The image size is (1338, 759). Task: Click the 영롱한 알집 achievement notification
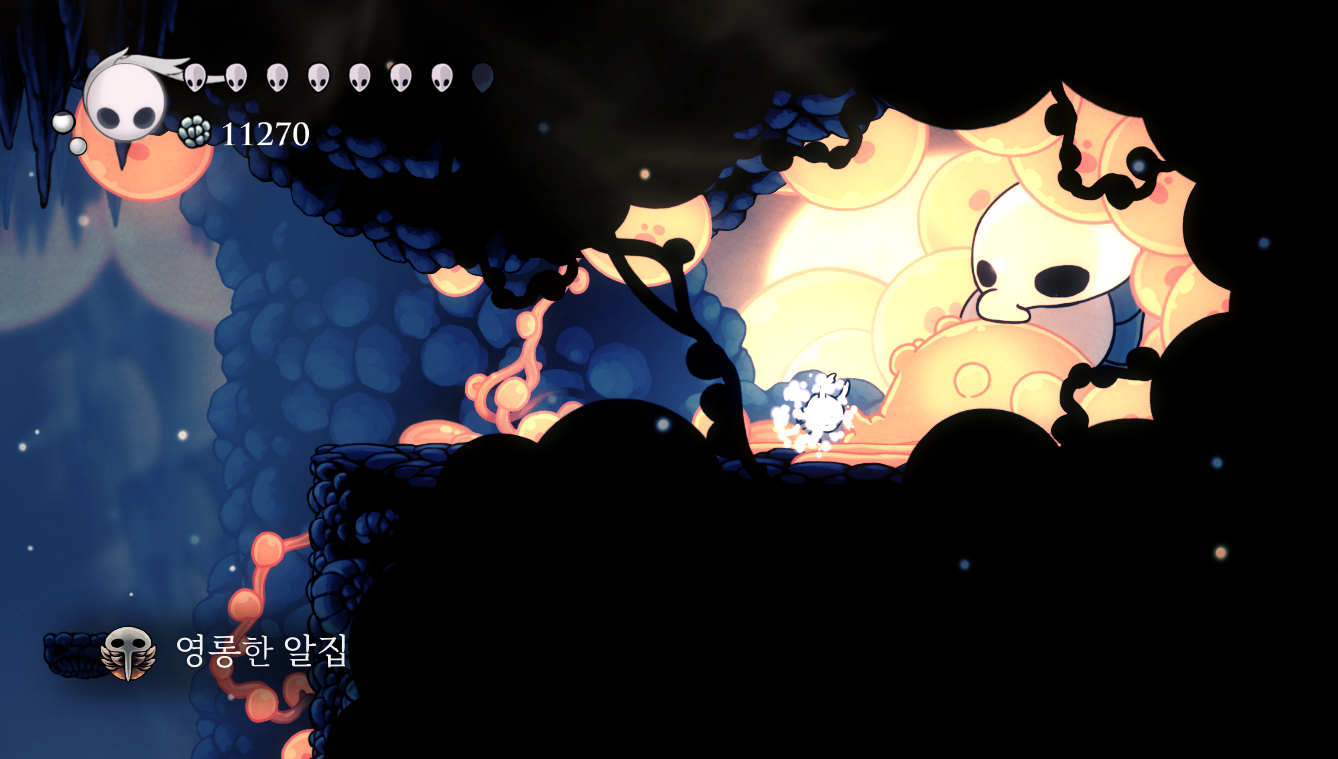point(200,652)
